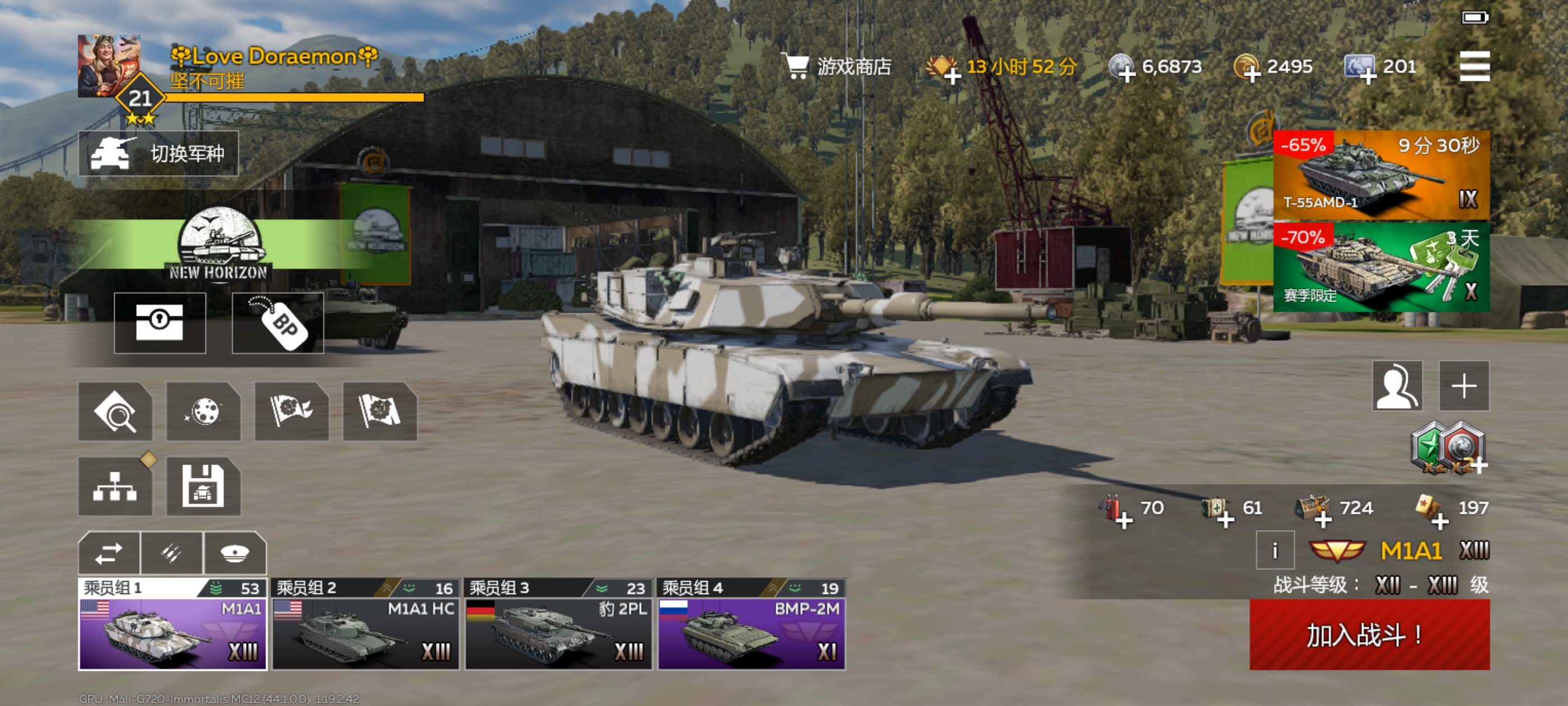Switch army branch via 切换军种
Viewport: 1568px width, 706px height.
tap(158, 154)
